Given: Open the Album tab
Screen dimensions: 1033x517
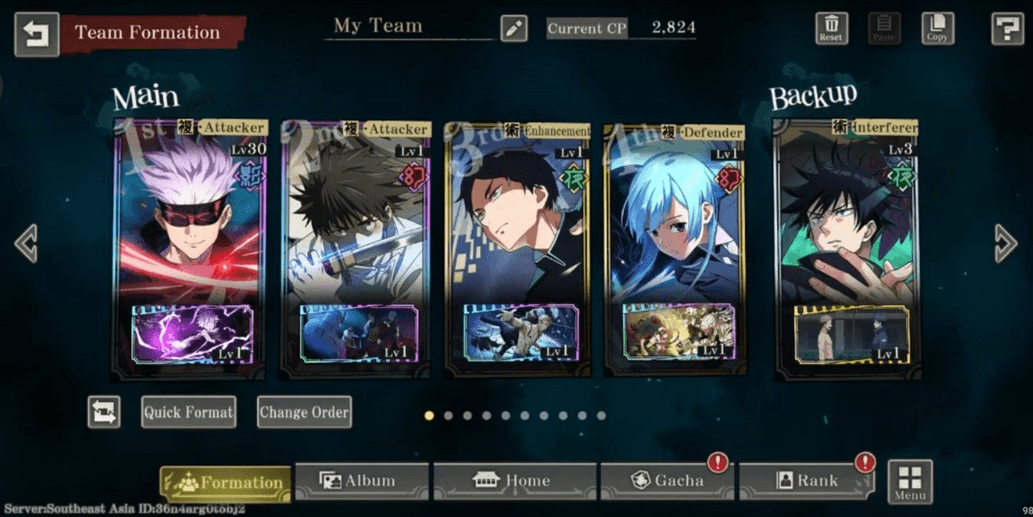Looking at the screenshot, I should click(x=361, y=481).
